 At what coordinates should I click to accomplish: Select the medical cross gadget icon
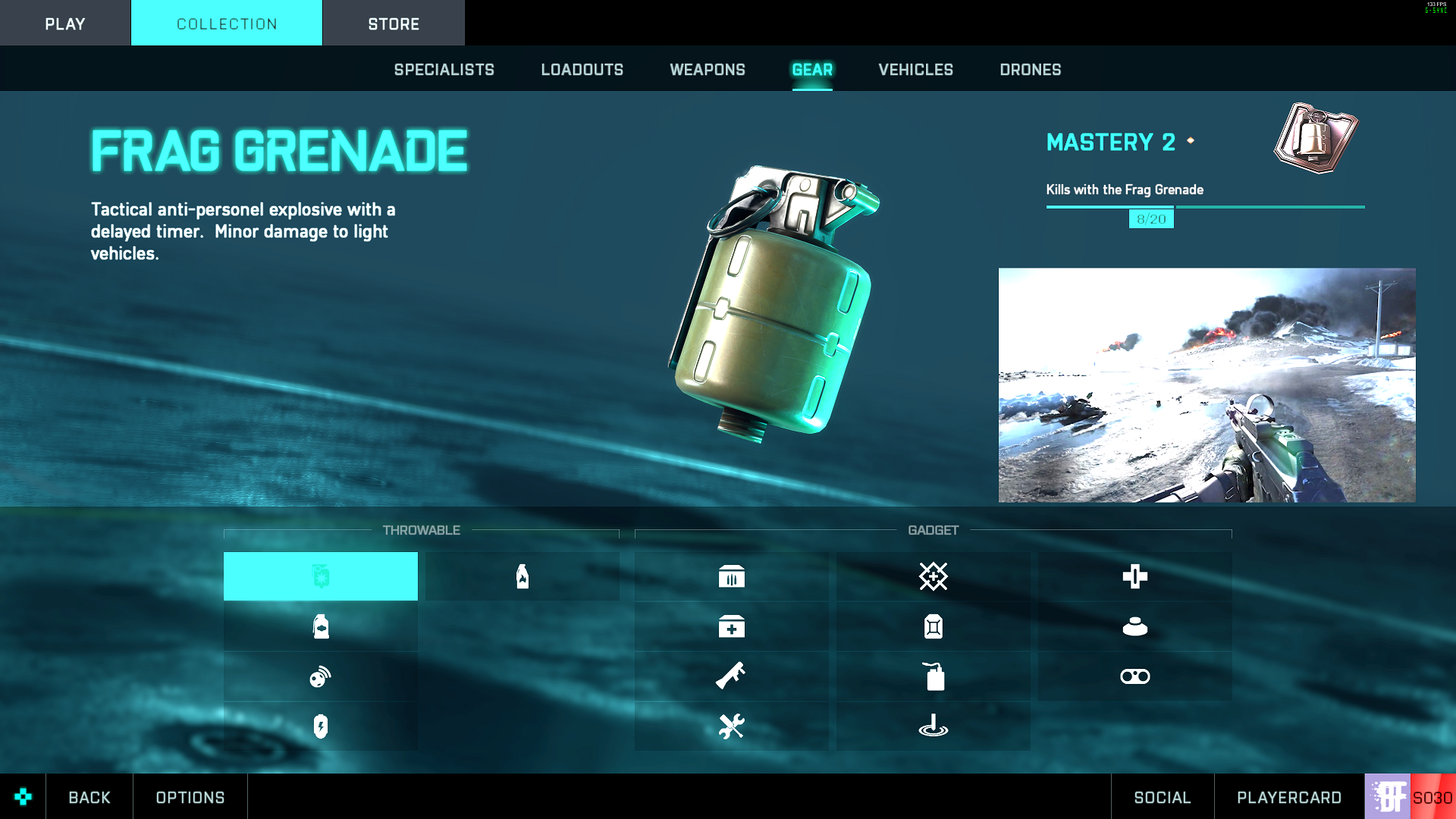[1134, 576]
